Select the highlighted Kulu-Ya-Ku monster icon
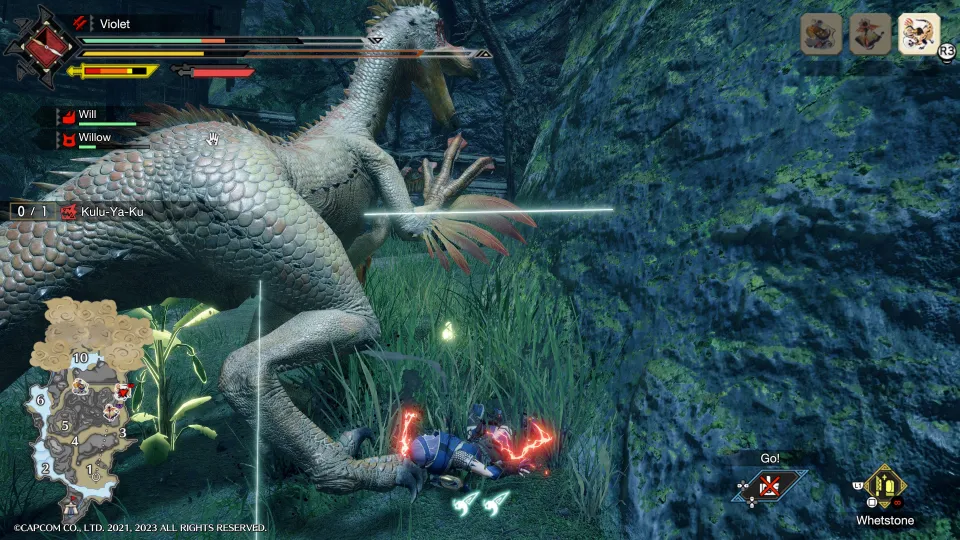 [919, 33]
